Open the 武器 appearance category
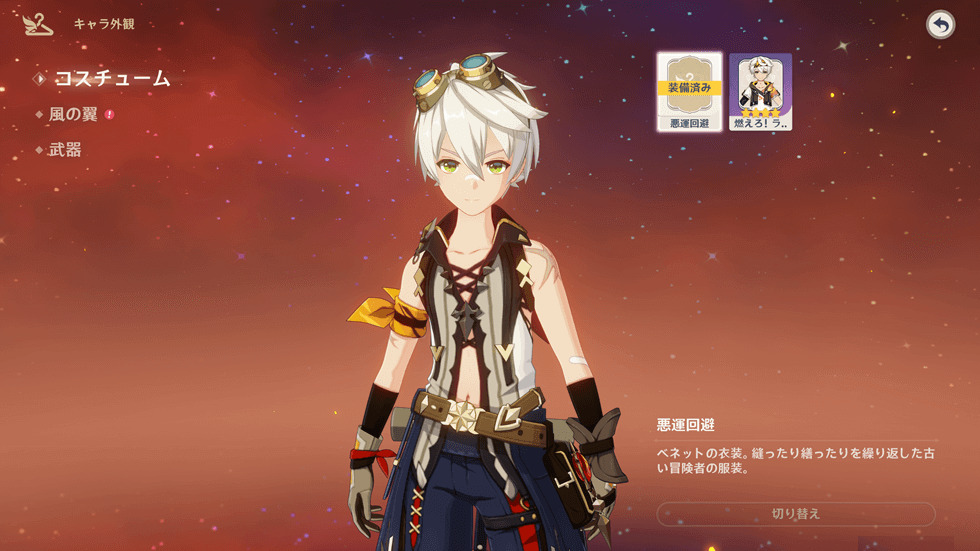This screenshot has width=980, height=551. [x=65, y=150]
